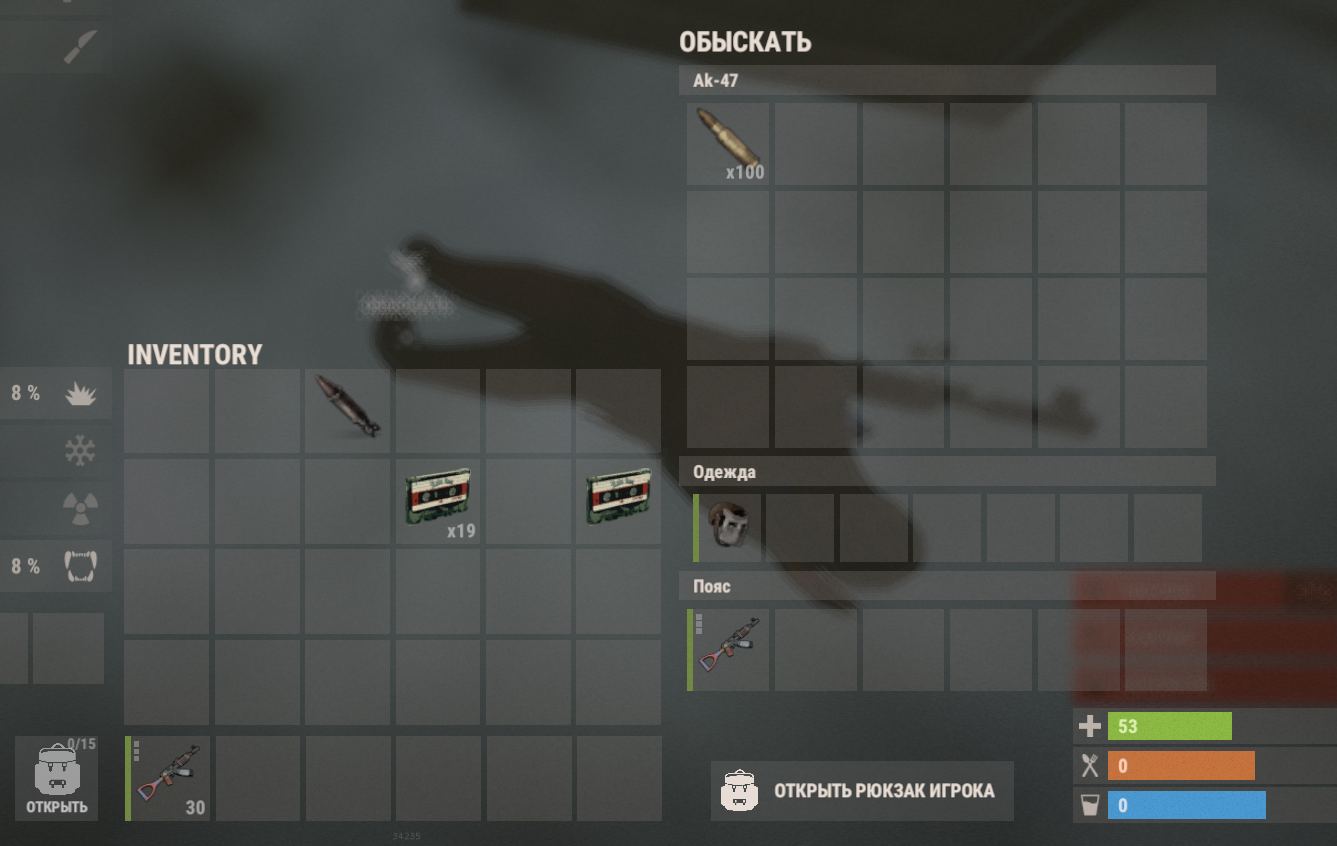This screenshot has height=846, width=1337.
Task: Click the ОТКРЫТЬ backpack button showing 0/15
Action: (57, 779)
